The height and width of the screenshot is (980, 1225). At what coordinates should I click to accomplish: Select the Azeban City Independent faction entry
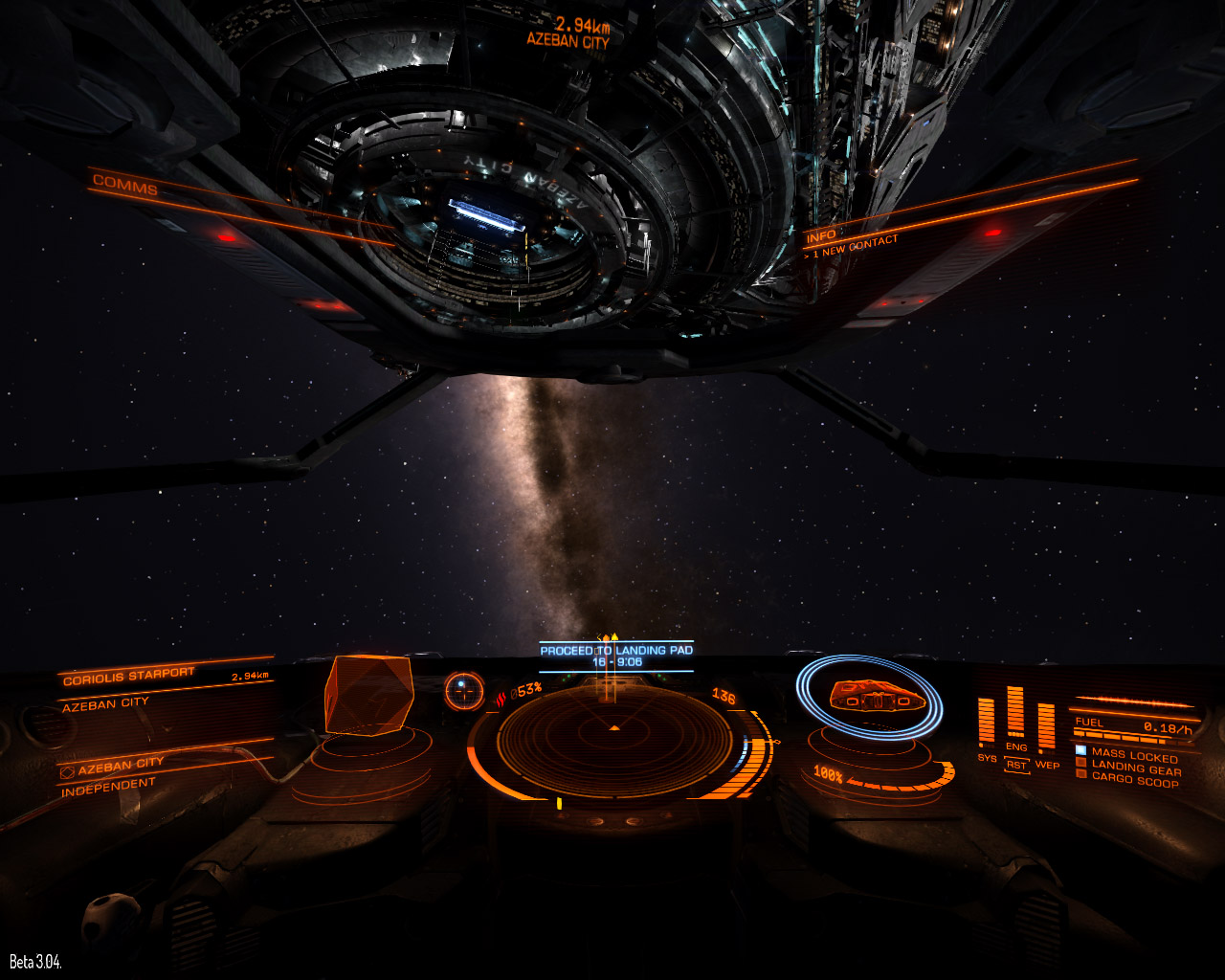(109, 776)
